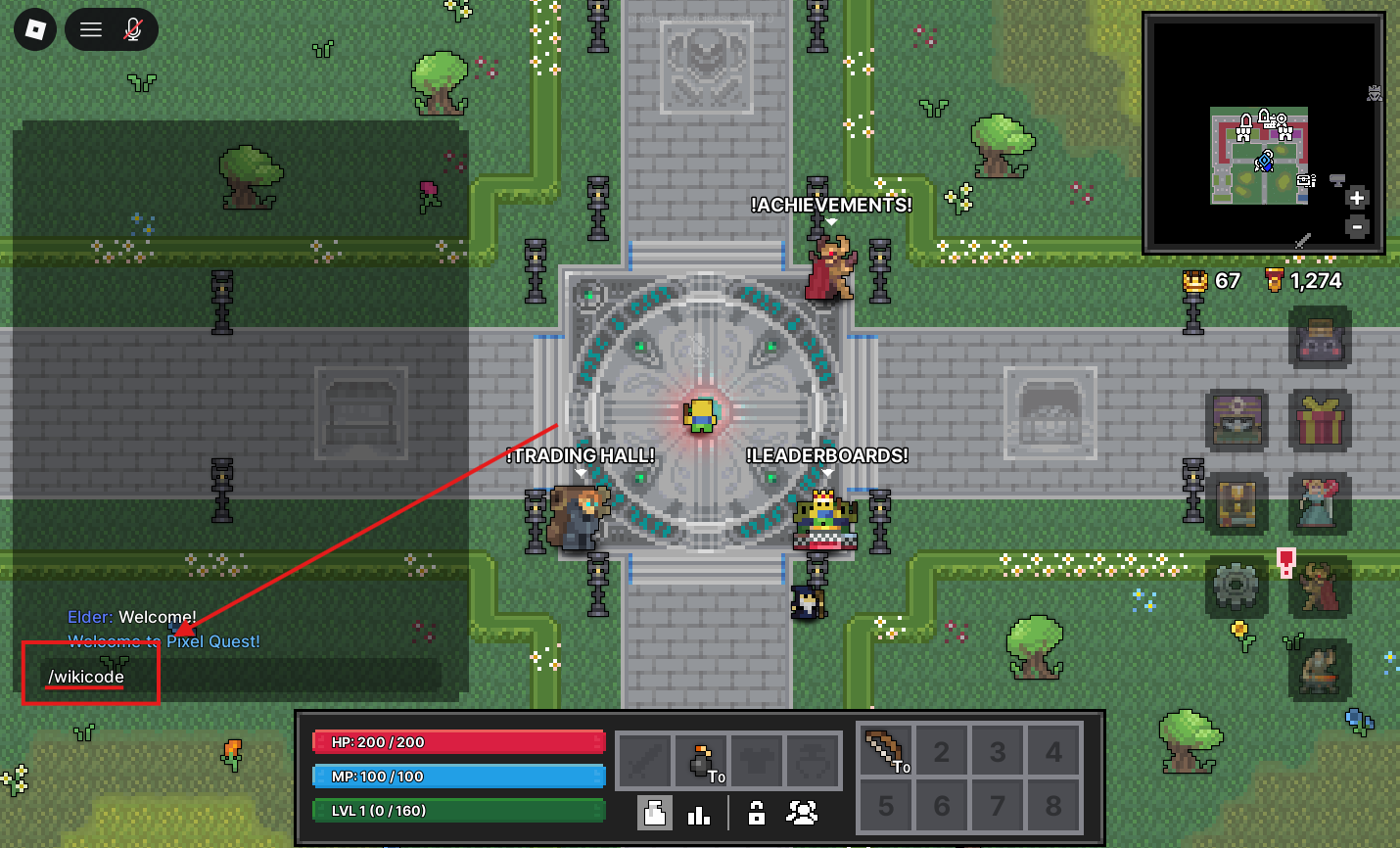The image size is (1400, 848).
Task: Toggle the muted microphone icon
Action: pos(133,30)
